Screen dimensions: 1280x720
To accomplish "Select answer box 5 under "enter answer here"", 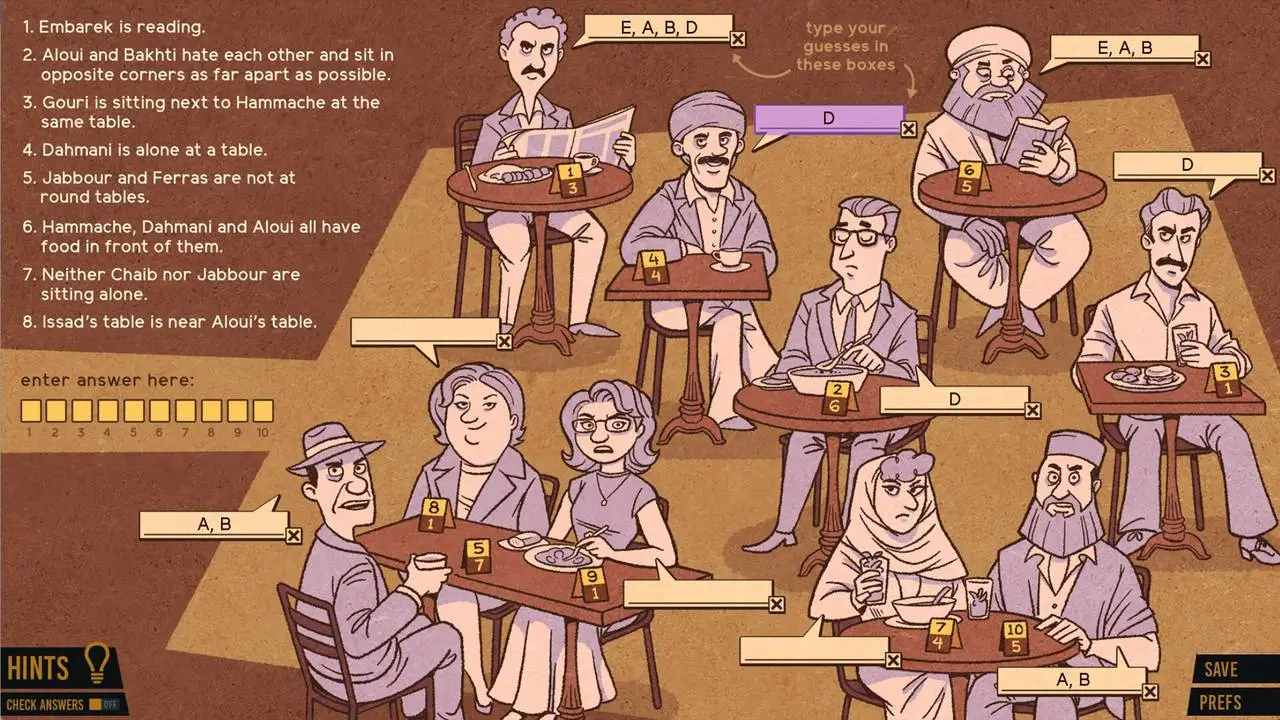I will 134,410.
